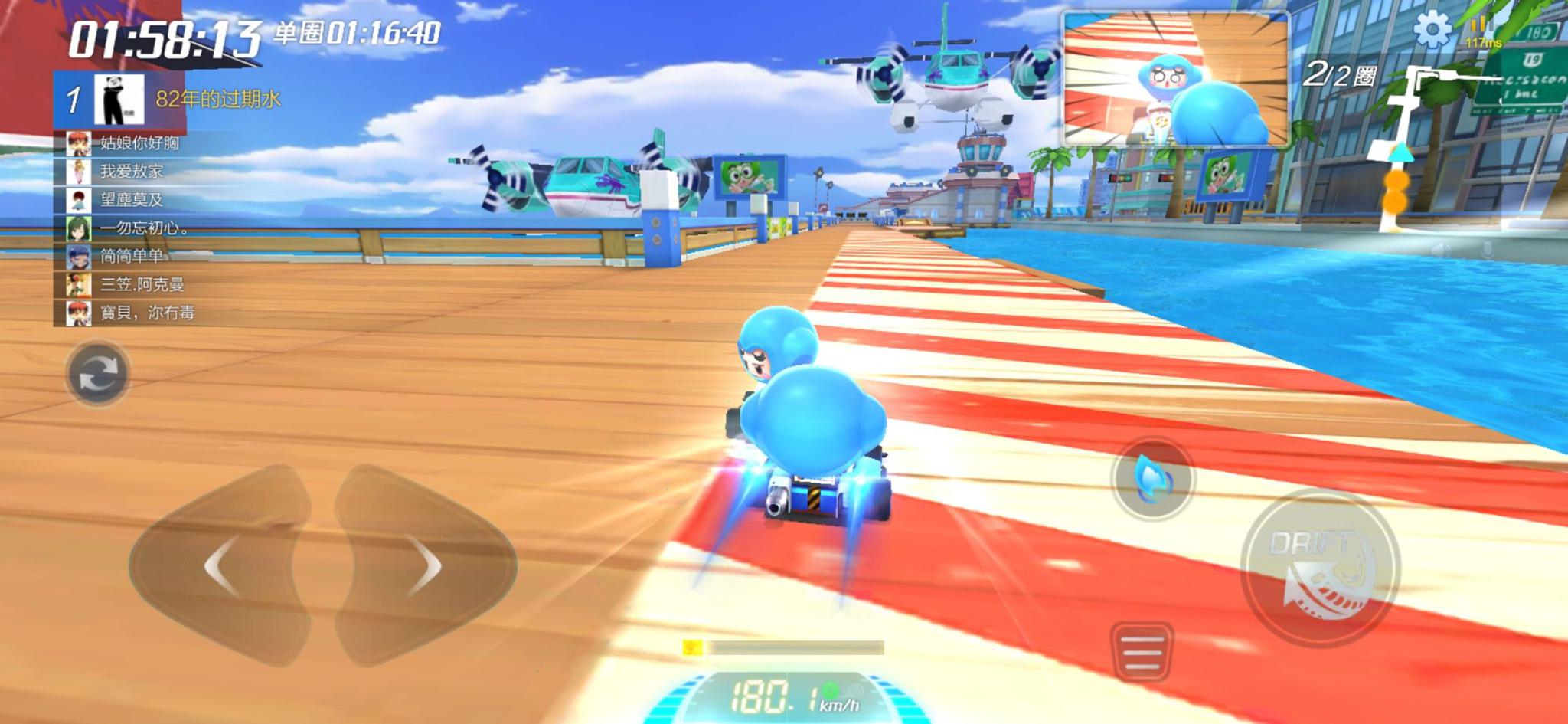This screenshot has width=1568, height=724.
Task: Hit the brake pedal button
Action: click(x=1142, y=652)
